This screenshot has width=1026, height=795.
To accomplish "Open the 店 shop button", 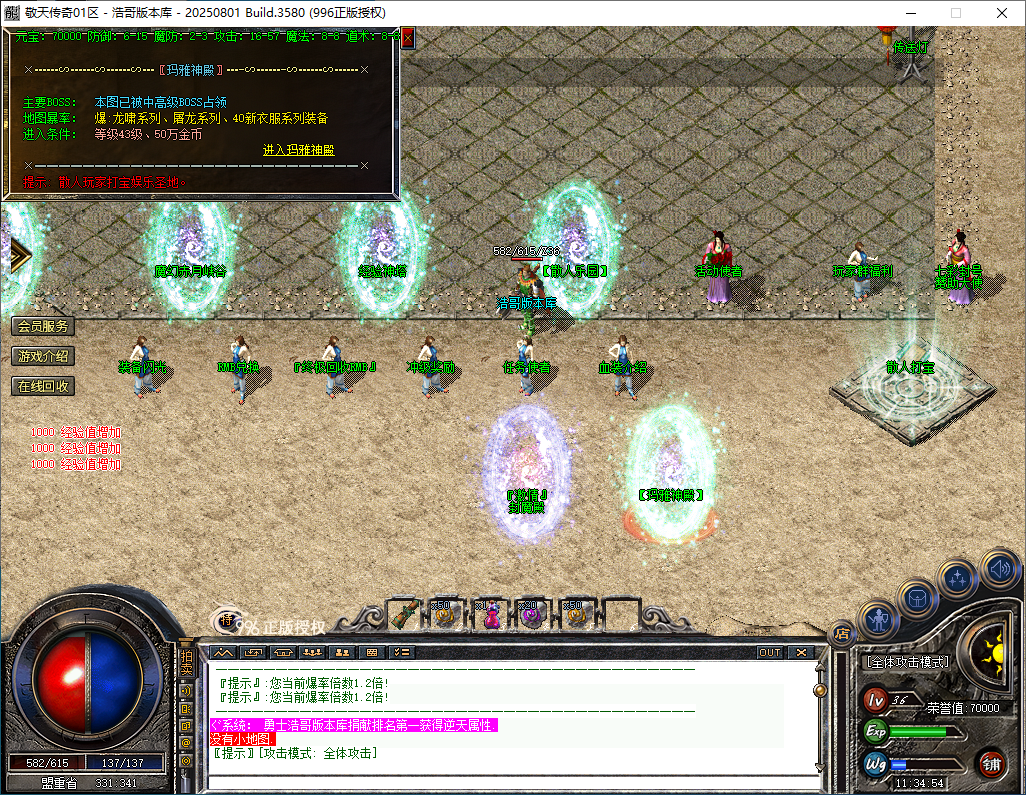I will 841,631.
